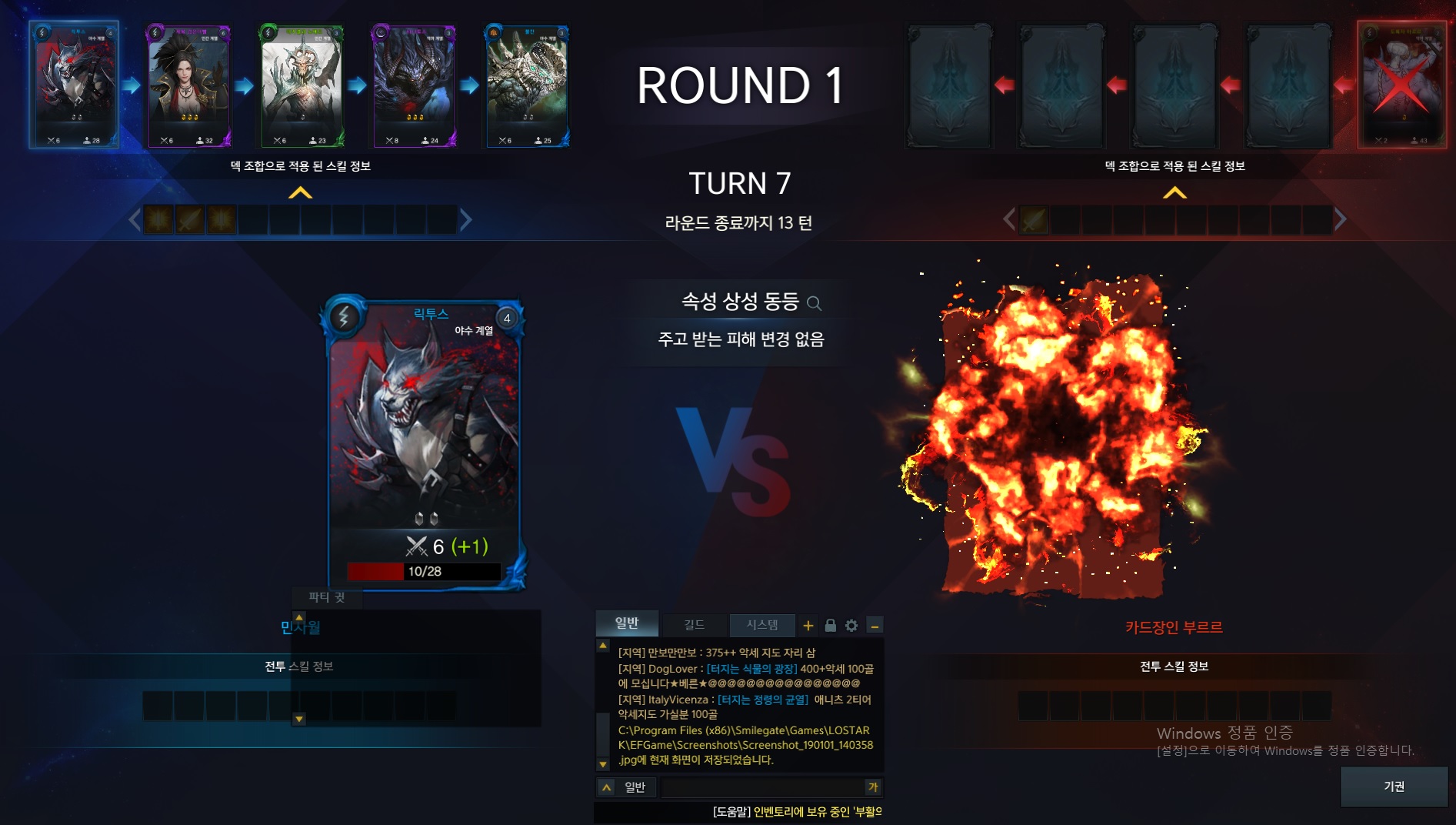Toggle the chat window lock icon

pyautogui.click(x=830, y=626)
